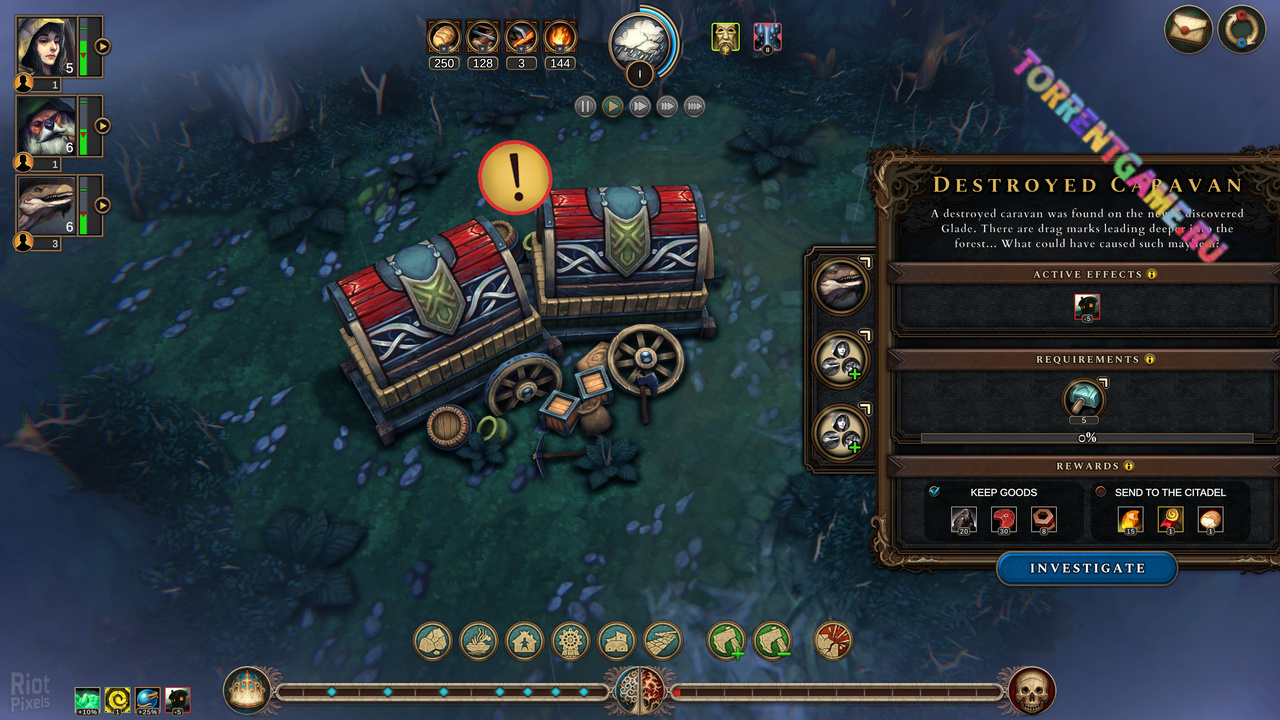
Task: Open the housing construction category
Action: (x=525, y=641)
